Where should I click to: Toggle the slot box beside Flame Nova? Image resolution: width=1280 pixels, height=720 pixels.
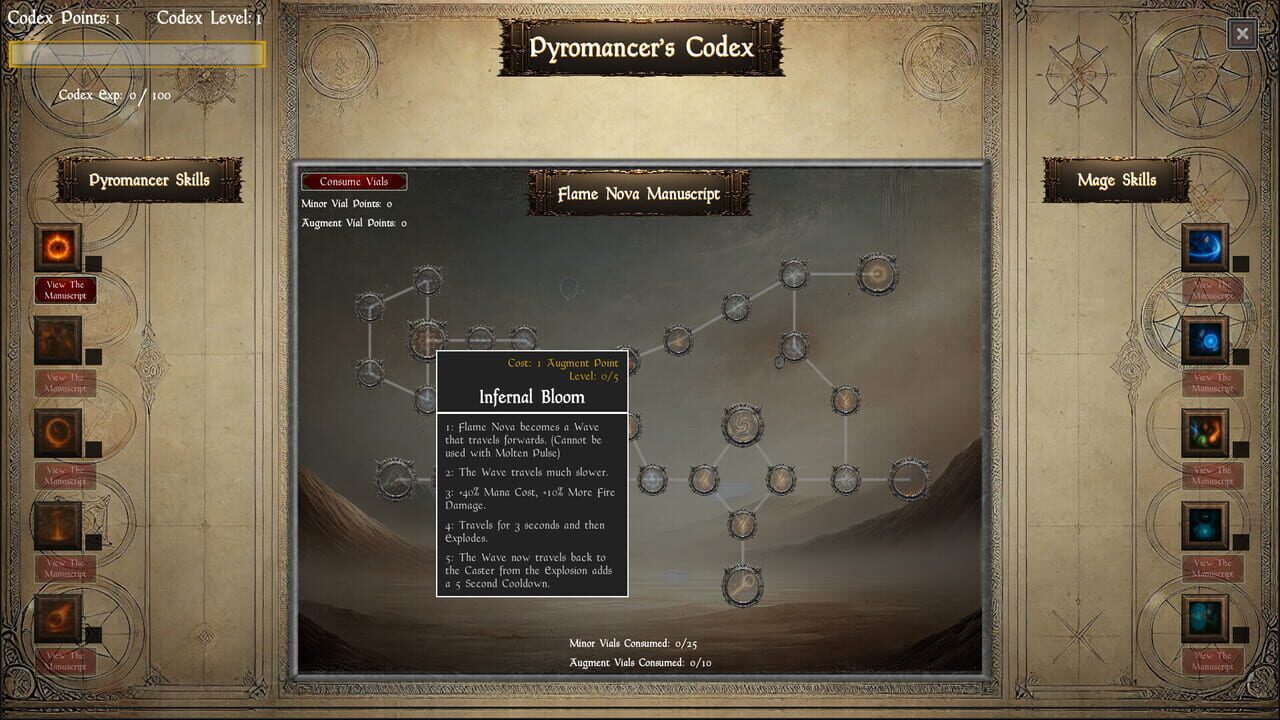(95, 263)
